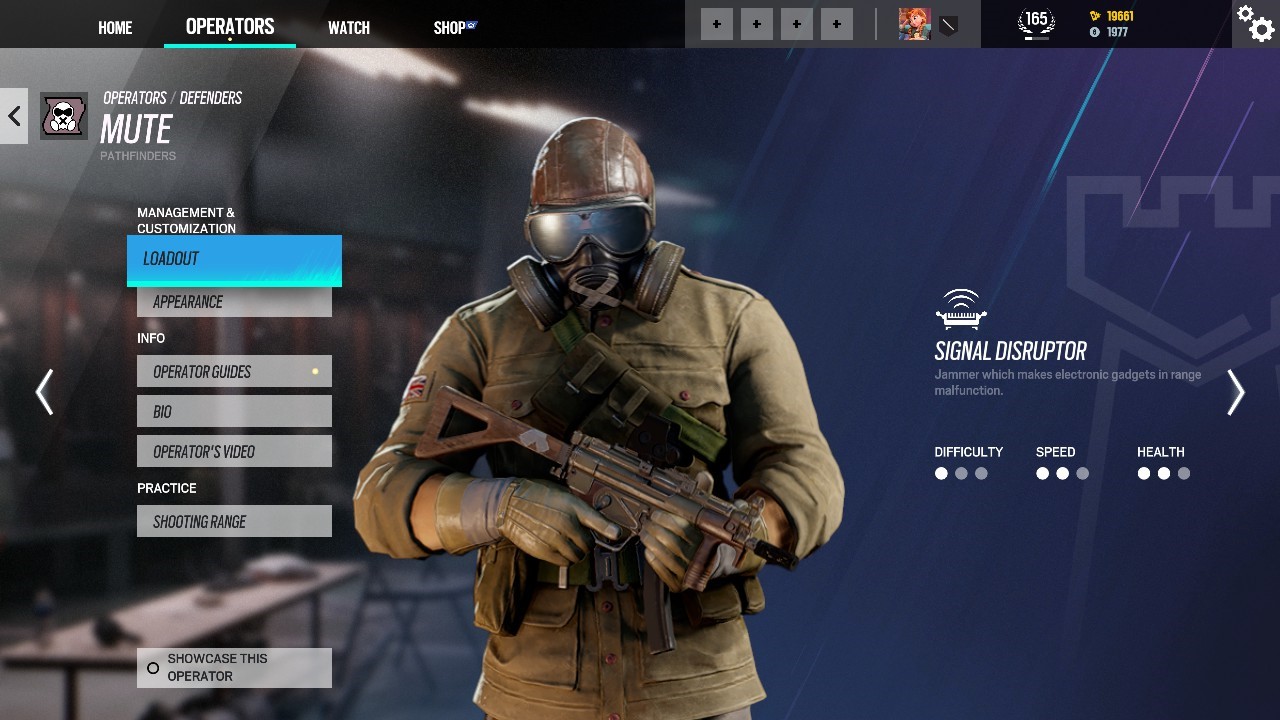Image resolution: width=1280 pixels, height=720 pixels.
Task: Open the Operator Guides page
Action: (234, 371)
